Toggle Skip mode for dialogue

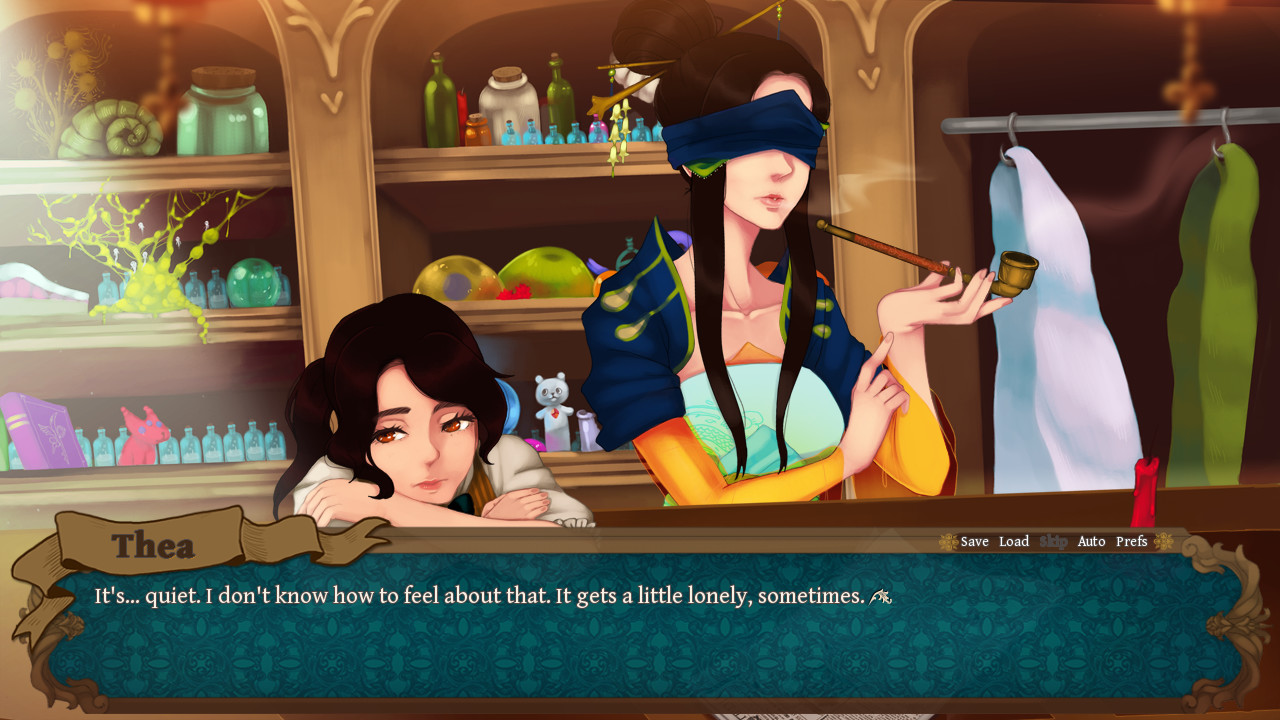click(1053, 542)
